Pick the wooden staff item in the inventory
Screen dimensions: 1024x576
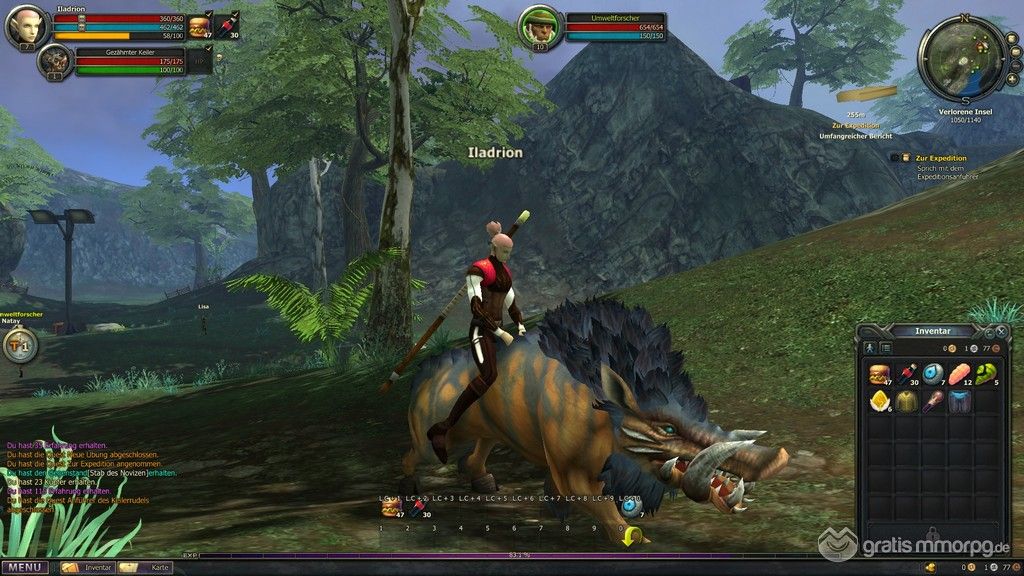point(933,401)
